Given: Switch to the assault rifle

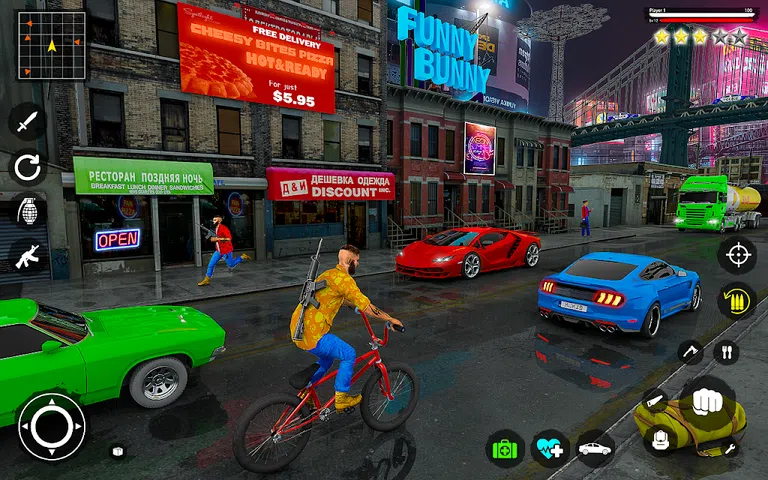Looking at the screenshot, I should pos(27,256).
